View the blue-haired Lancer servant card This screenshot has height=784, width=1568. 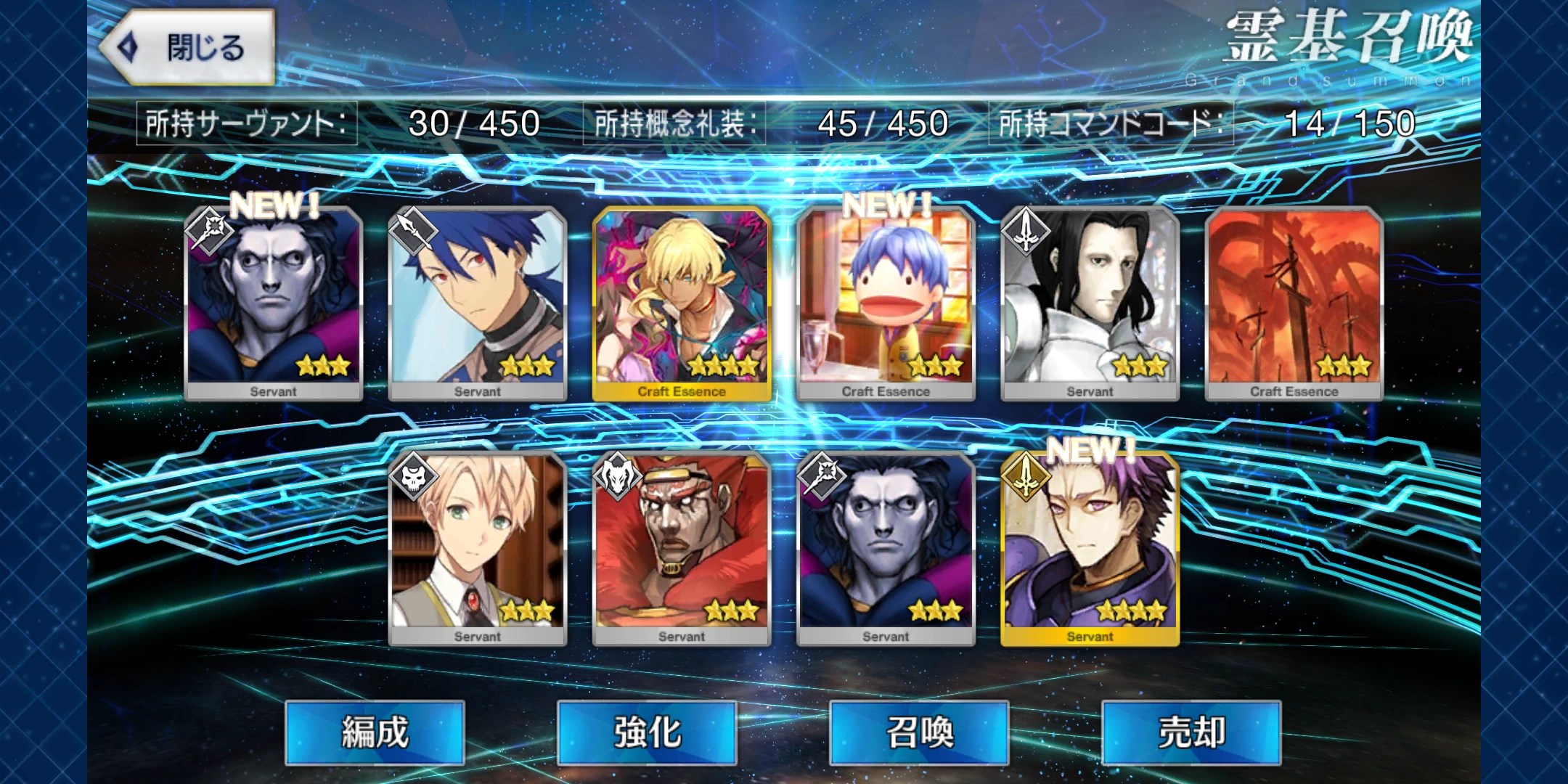click(x=478, y=302)
